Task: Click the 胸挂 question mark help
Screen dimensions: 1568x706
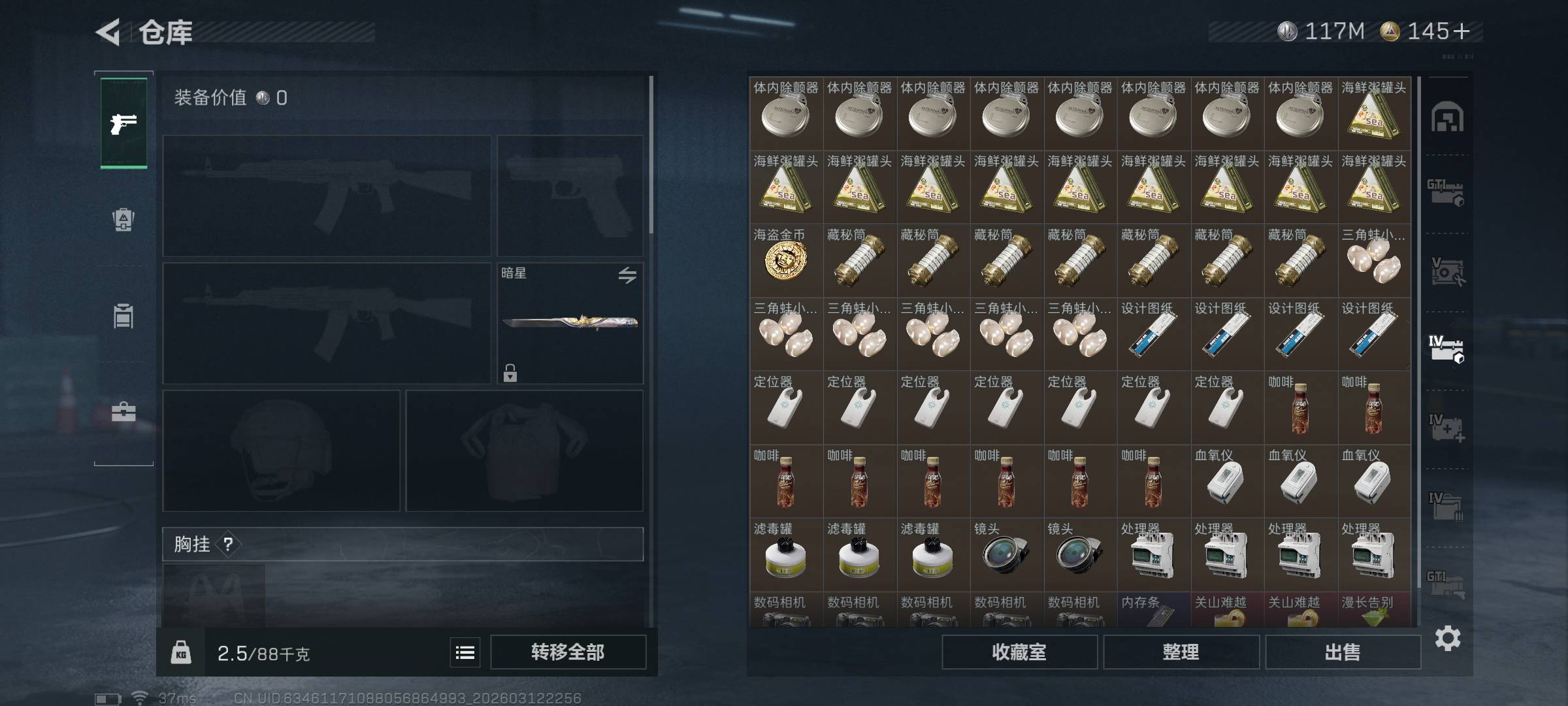Action: 228,544
